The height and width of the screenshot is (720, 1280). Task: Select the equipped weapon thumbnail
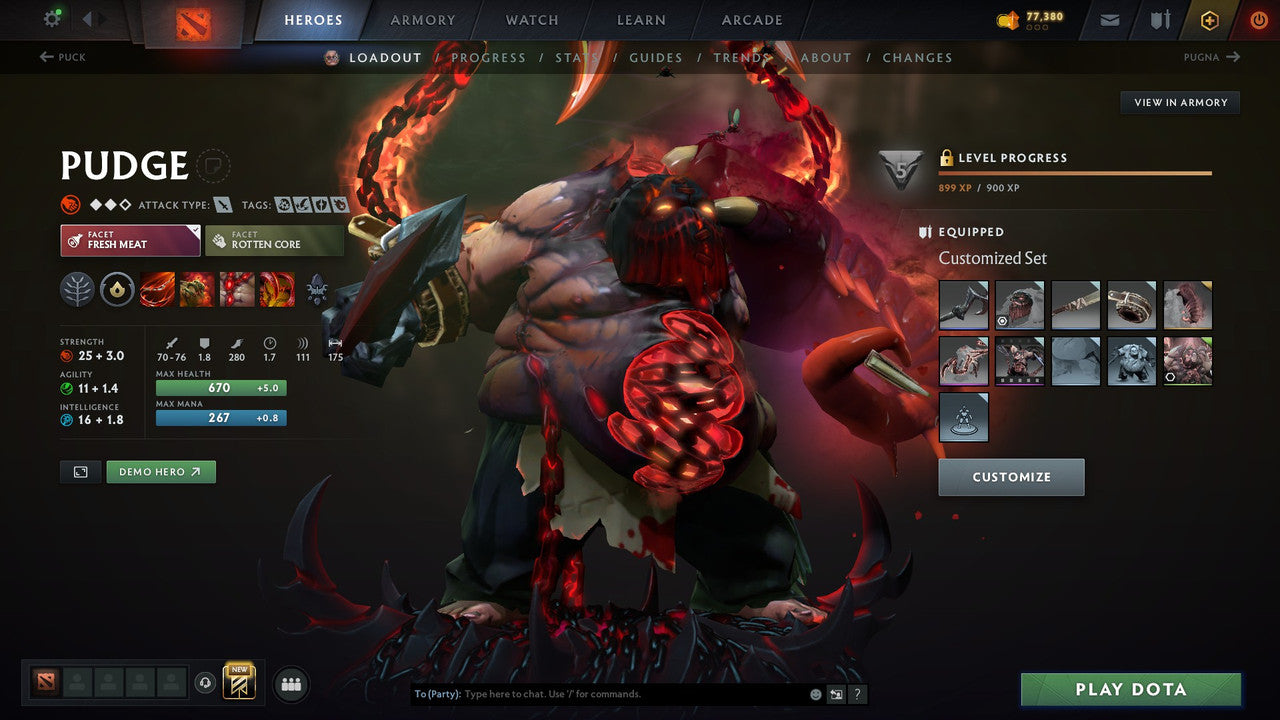pos(962,304)
